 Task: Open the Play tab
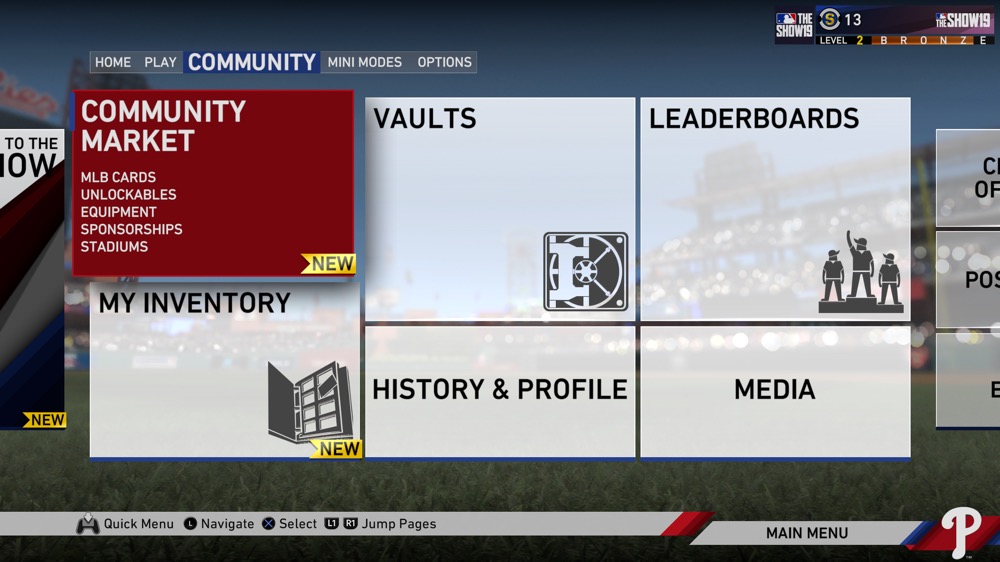pos(160,62)
